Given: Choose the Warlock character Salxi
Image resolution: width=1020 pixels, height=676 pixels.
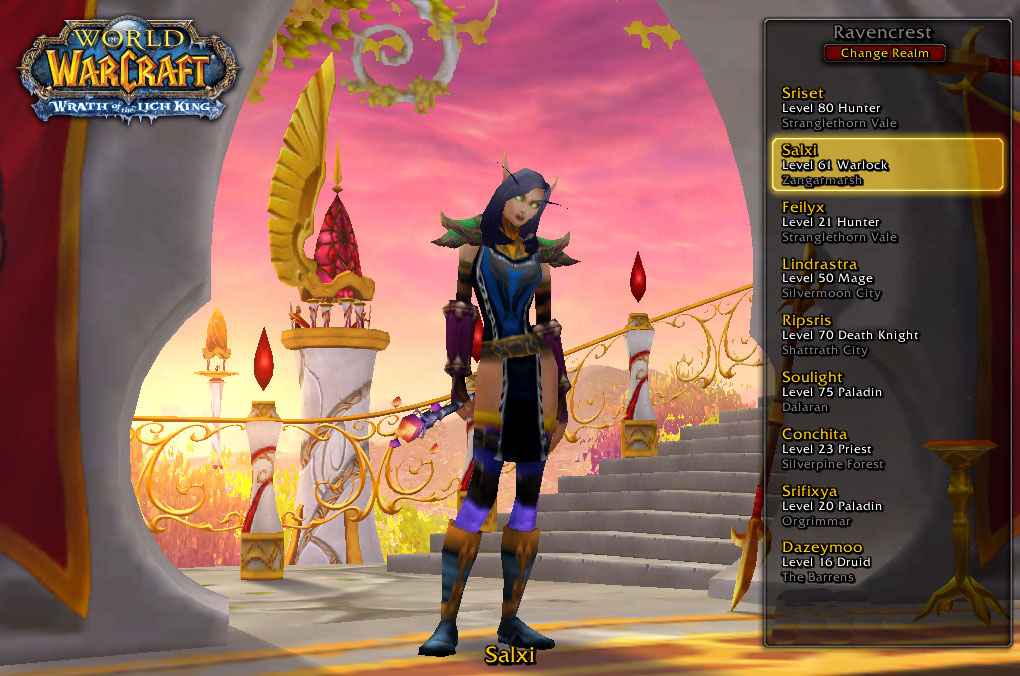Looking at the screenshot, I should [888, 165].
